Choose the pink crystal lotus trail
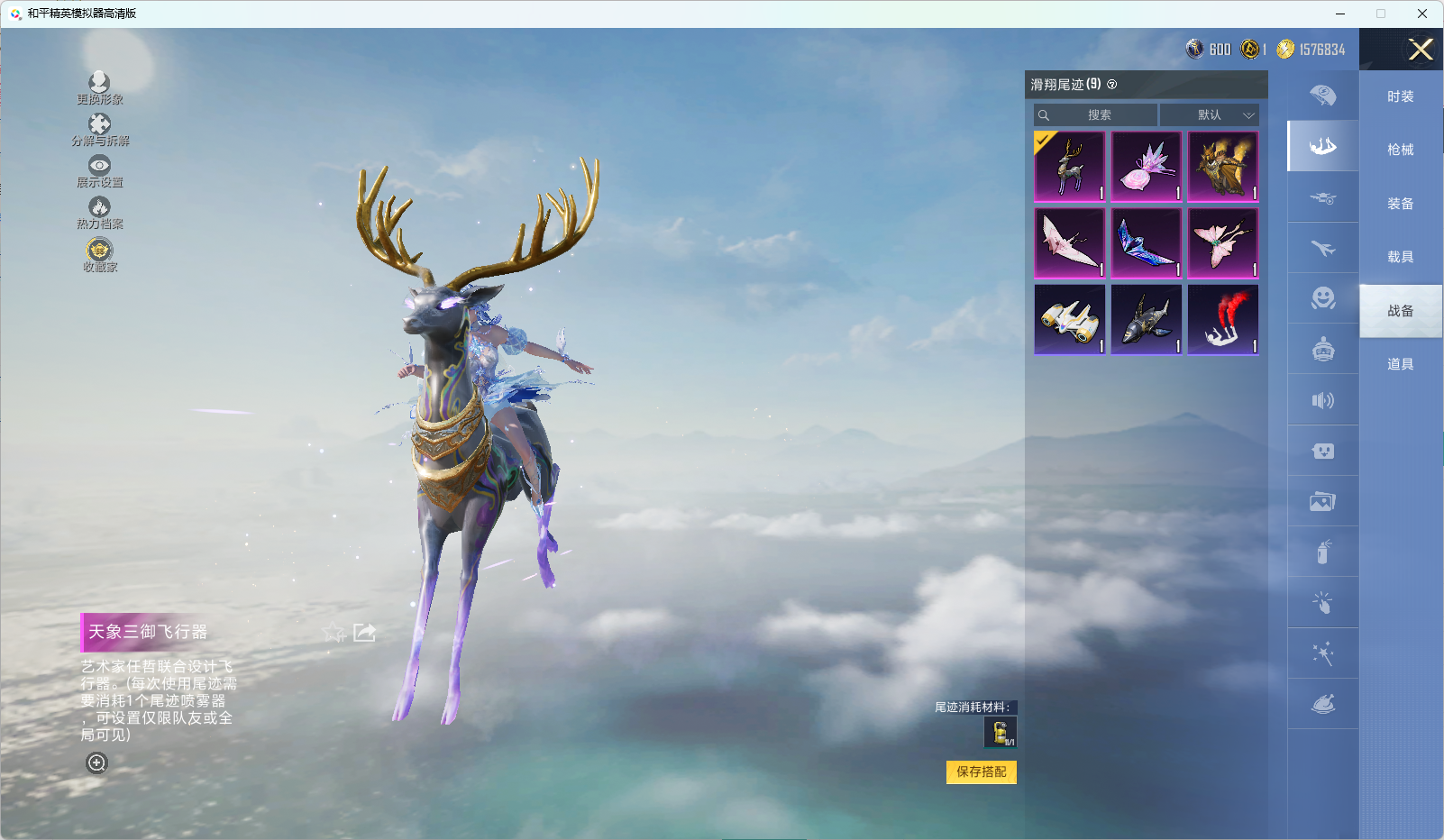 pyautogui.click(x=1147, y=167)
